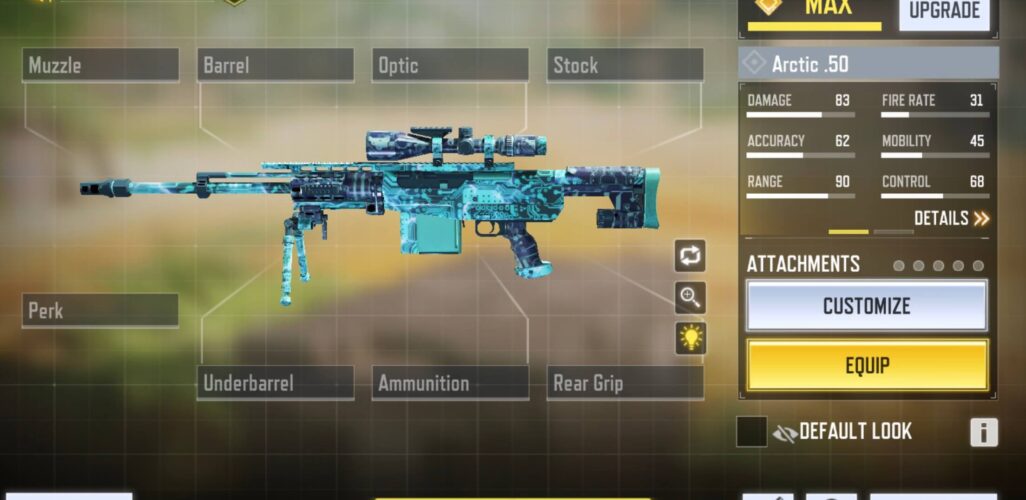Open the Muzzle attachment slot

pos(100,66)
